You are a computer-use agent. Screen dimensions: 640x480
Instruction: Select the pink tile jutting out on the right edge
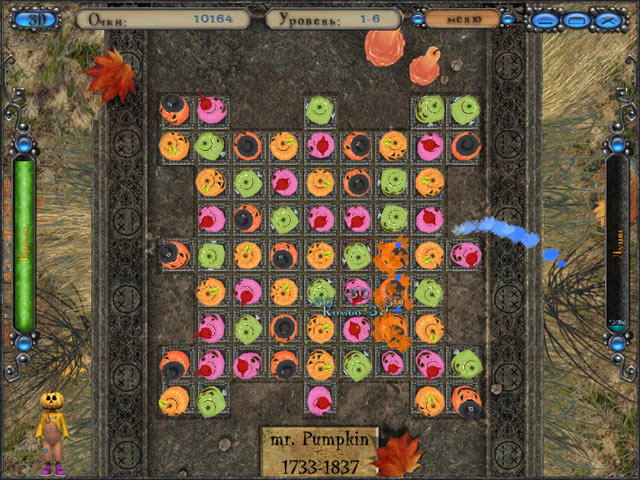point(465,255)
